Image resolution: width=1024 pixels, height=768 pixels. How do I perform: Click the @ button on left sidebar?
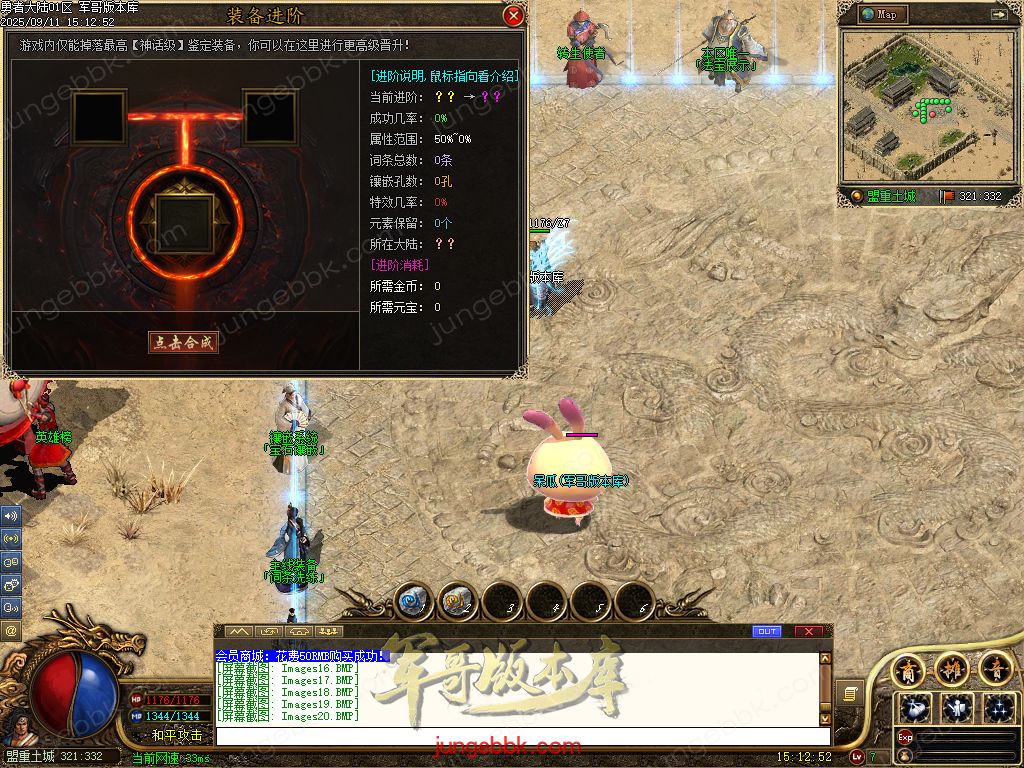click(11, 630)
